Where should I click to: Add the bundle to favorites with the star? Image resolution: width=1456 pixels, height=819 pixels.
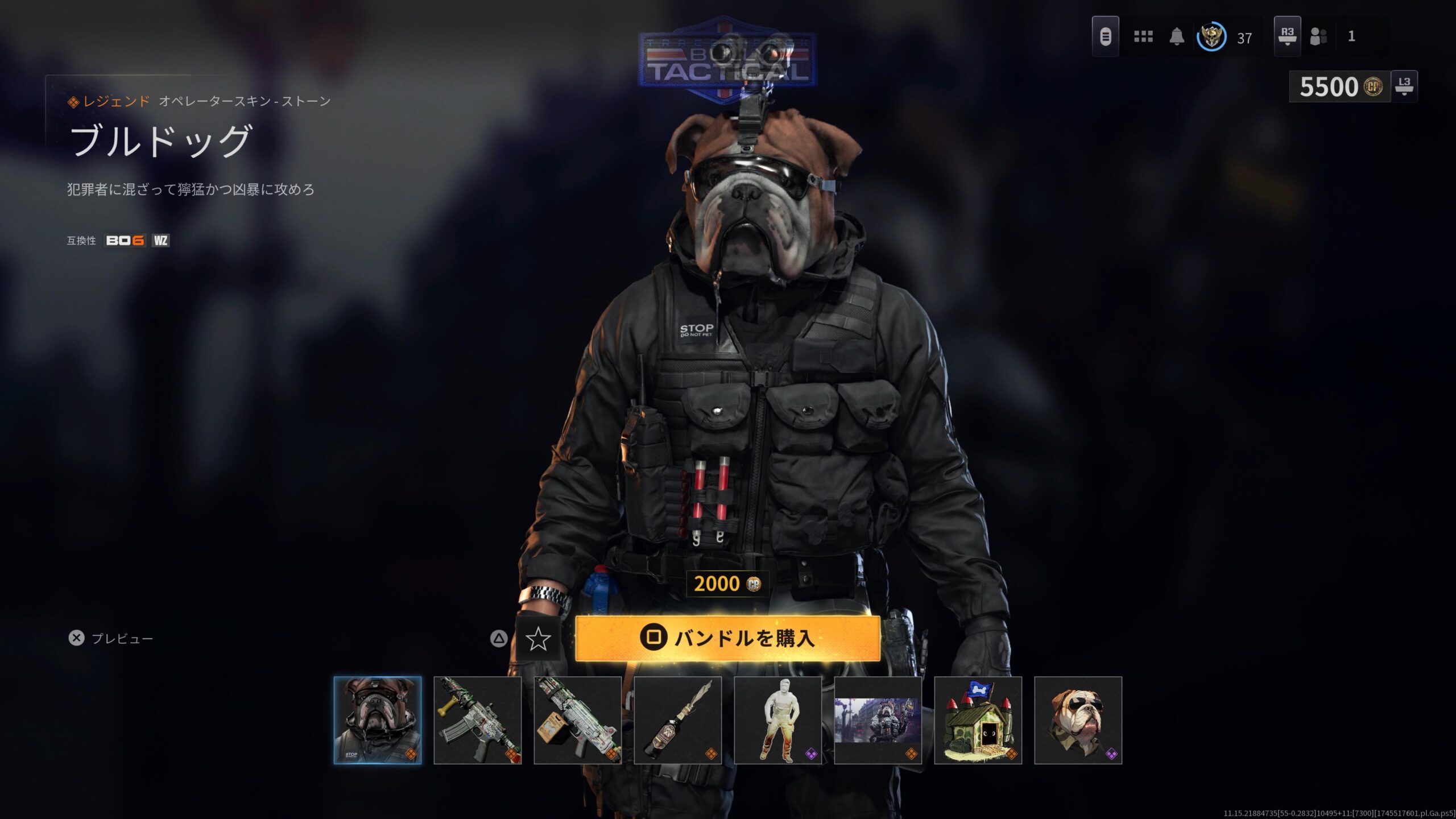537,639
